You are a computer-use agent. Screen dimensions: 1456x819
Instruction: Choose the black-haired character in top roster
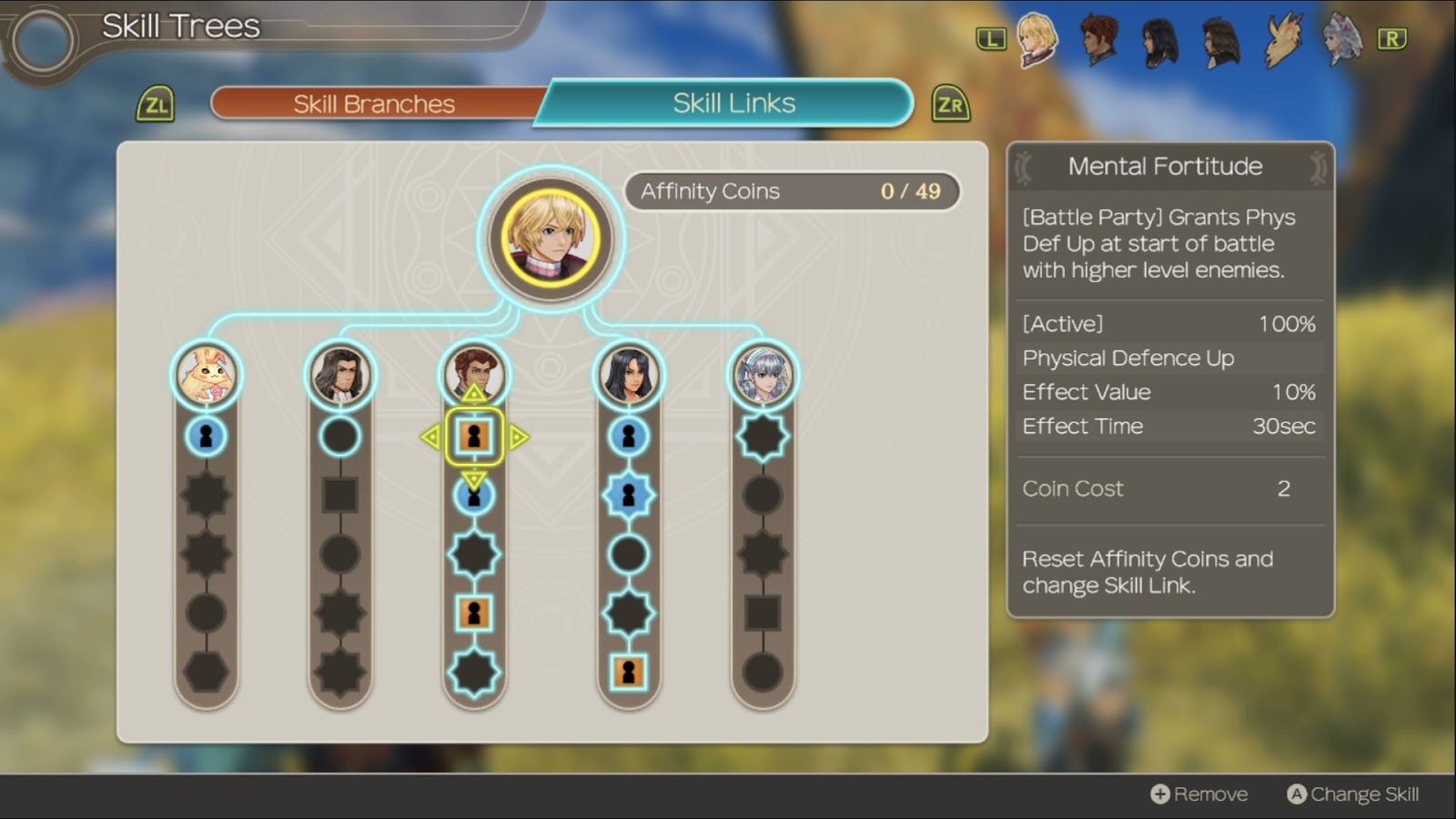coord(1159,40)
